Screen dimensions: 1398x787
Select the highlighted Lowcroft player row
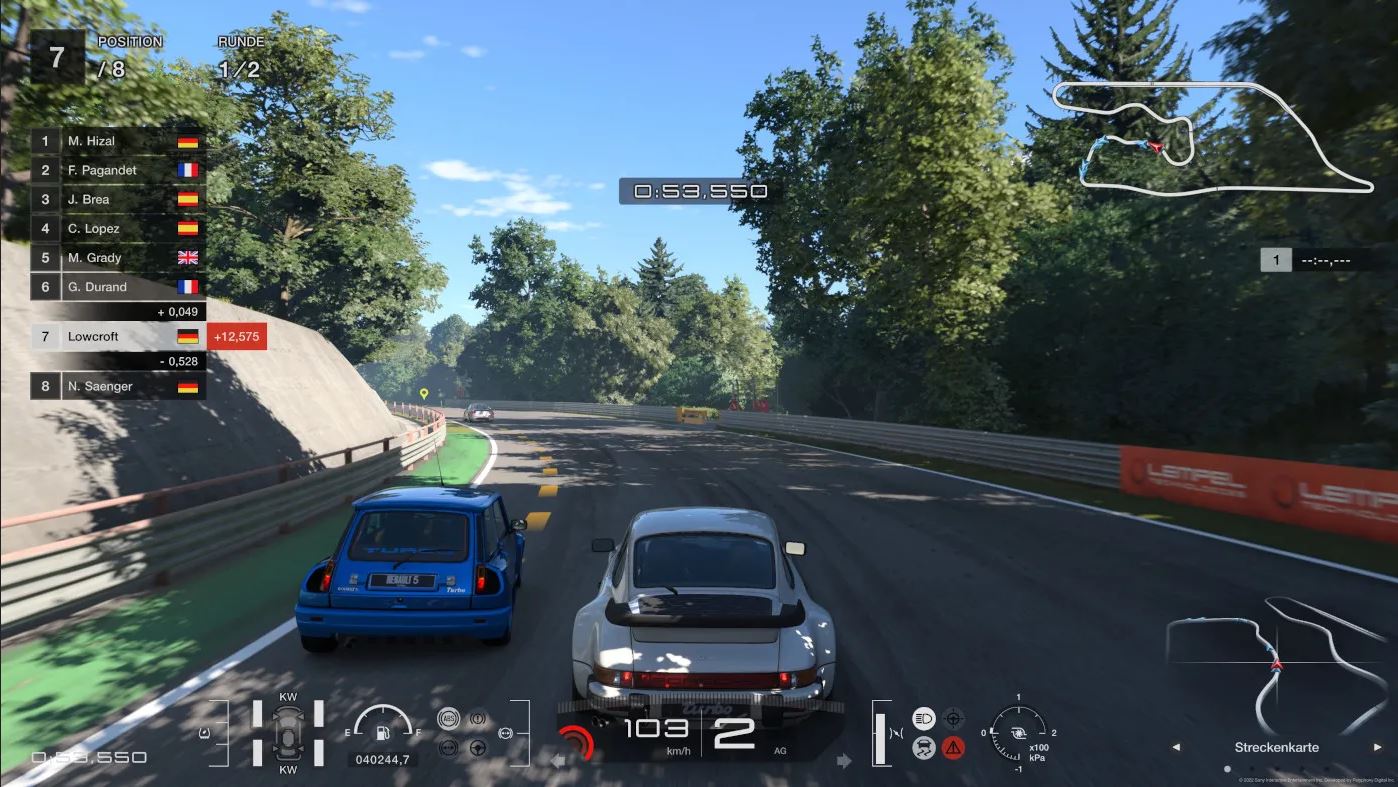(x=118, y=337)
